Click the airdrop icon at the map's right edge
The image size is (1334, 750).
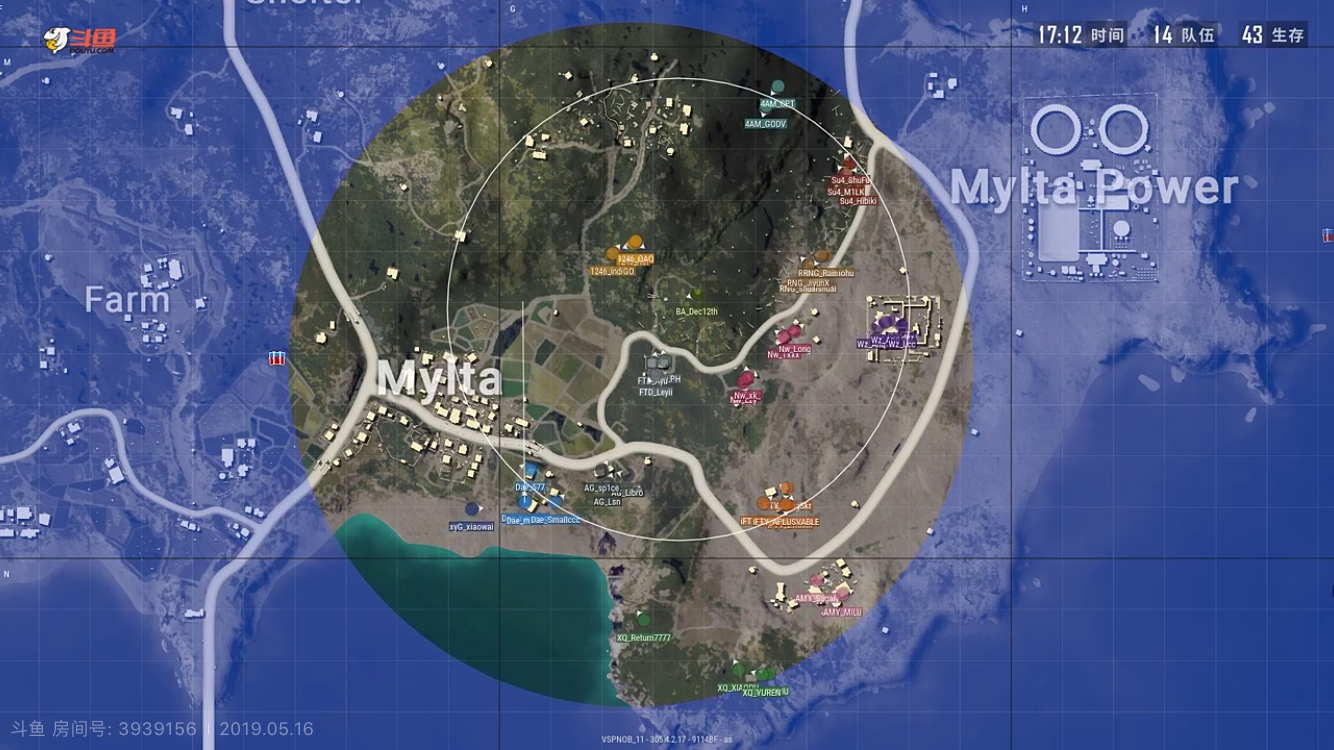(1326, 238)
